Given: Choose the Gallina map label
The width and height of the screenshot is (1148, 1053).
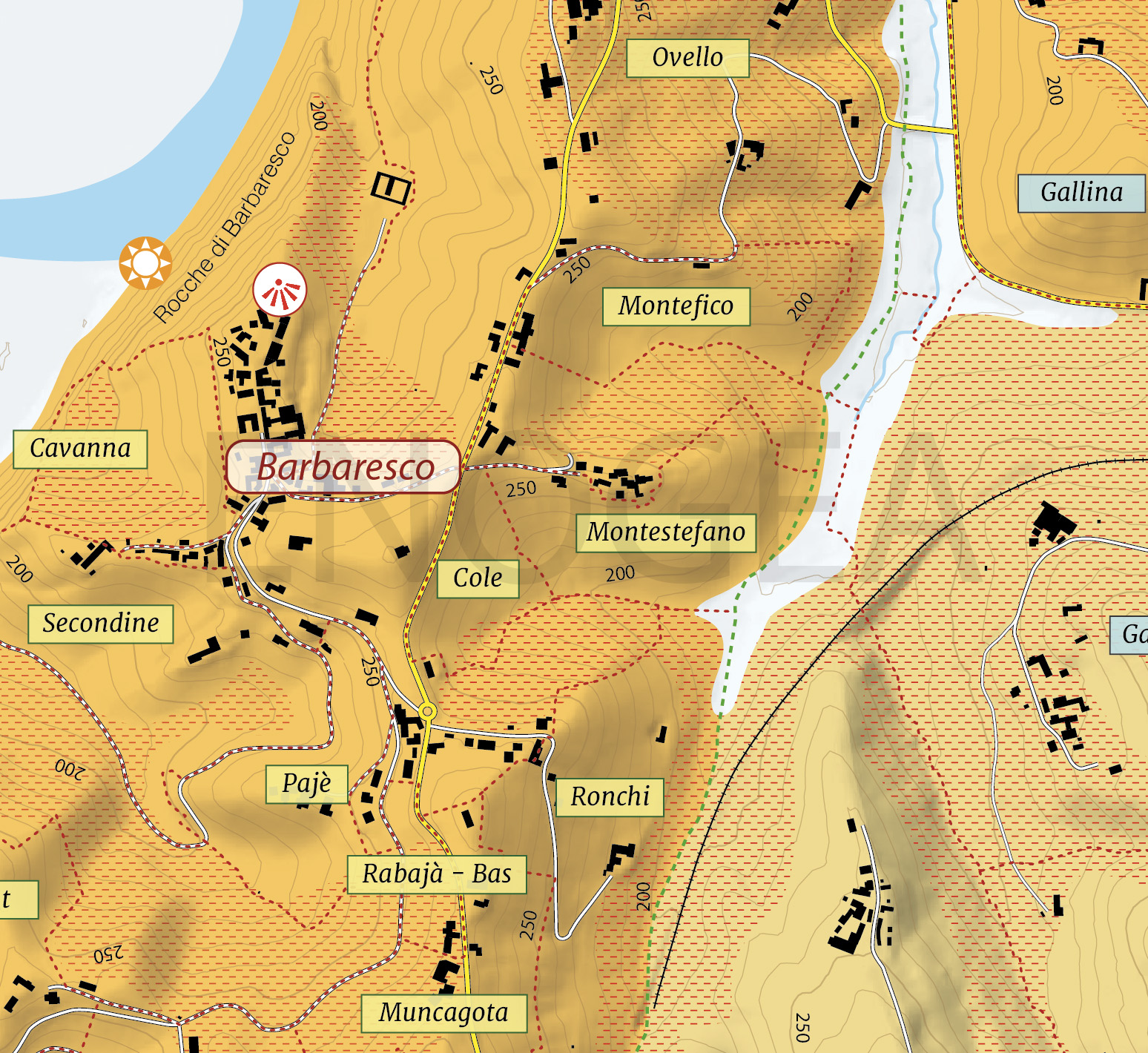Looking at the screenshot, I should pyautogui.click(x=1081, y=193).
